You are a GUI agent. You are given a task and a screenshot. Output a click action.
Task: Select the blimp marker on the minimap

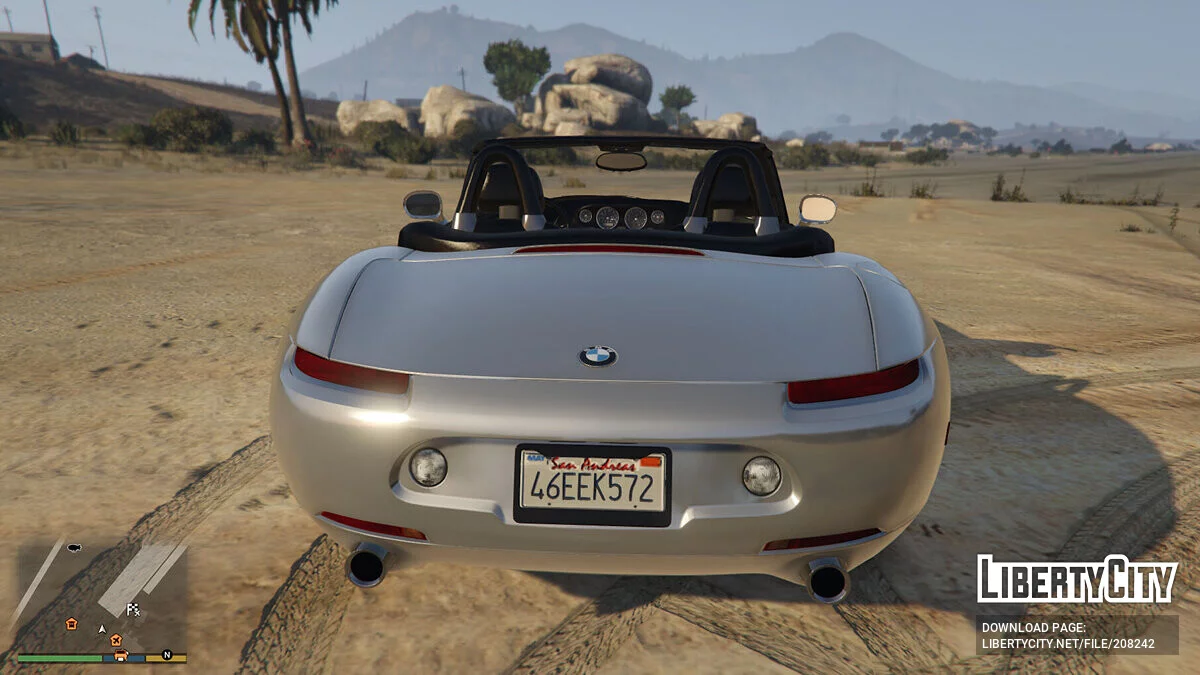(x=73, y=548)
